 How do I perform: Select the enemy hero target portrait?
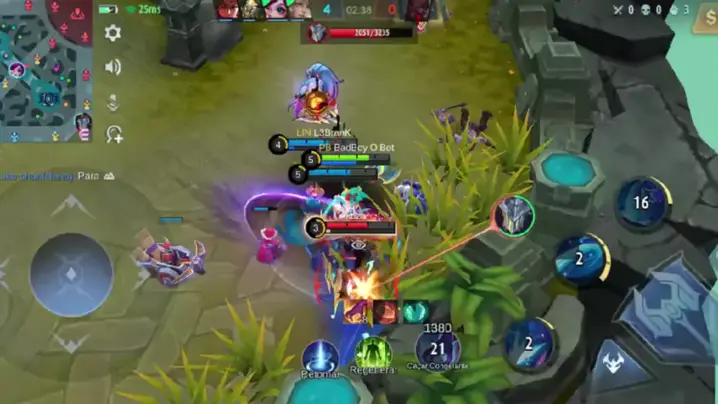pyautogui.click(x=514, y=216)
